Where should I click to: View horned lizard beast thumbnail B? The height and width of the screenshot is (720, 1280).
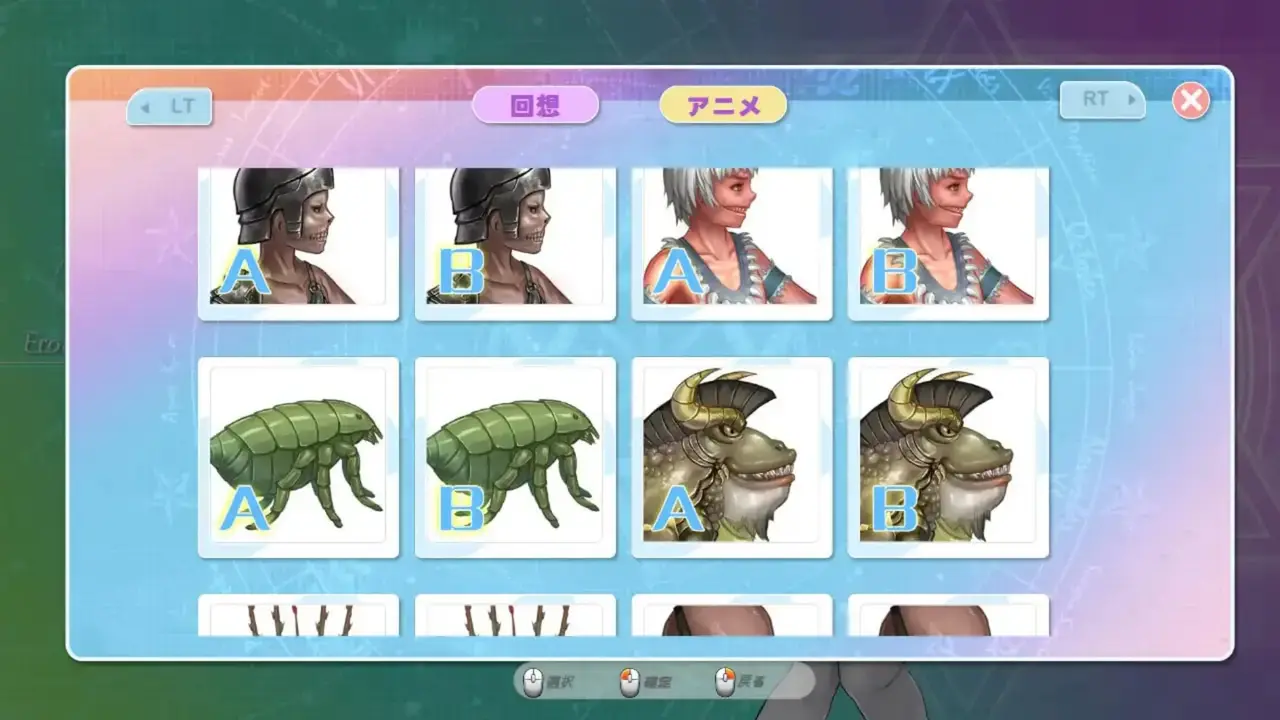[x=948, y=457]
